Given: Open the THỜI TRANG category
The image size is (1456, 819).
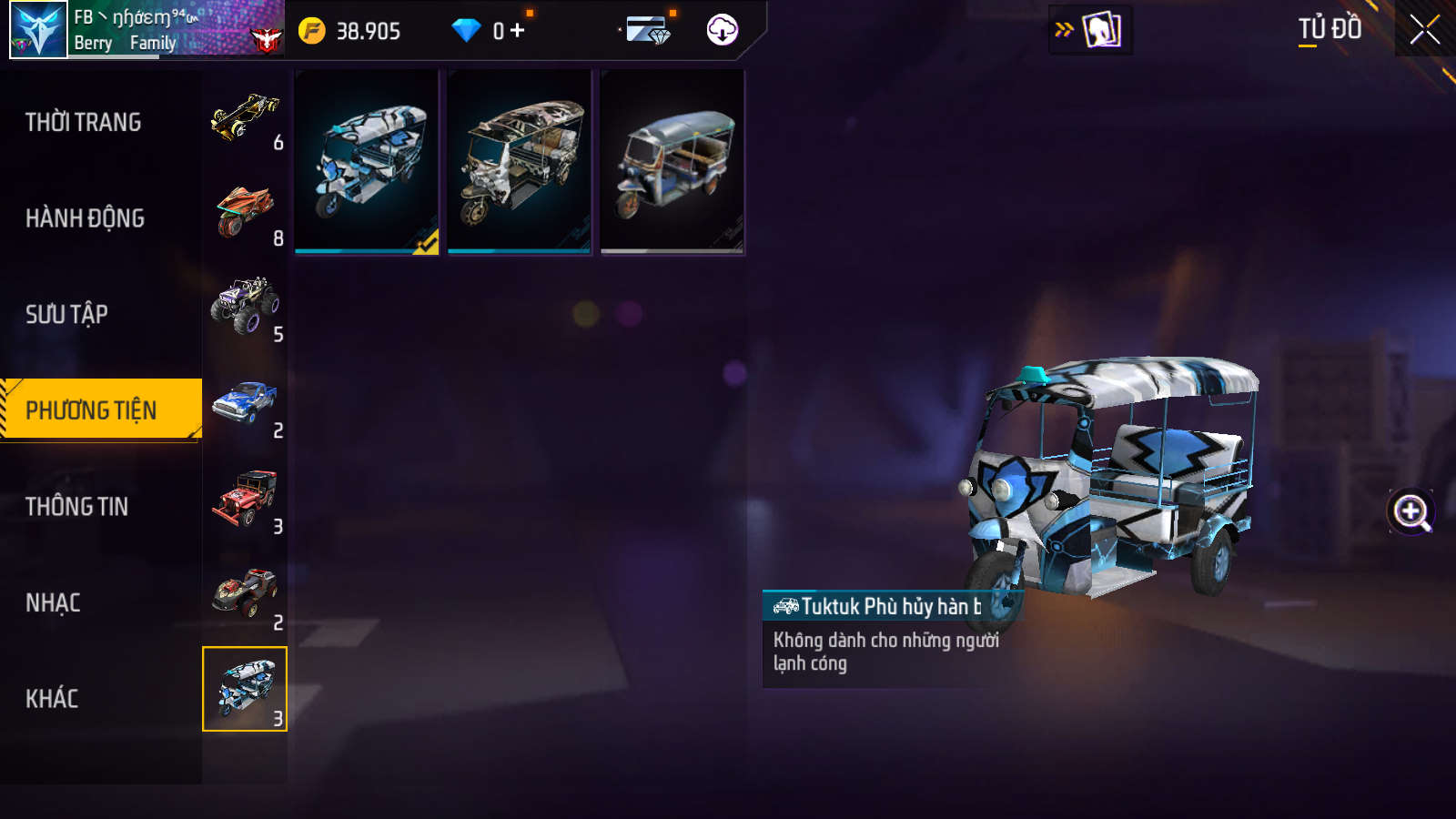Looking at the screenshot, I should (84, 122).
